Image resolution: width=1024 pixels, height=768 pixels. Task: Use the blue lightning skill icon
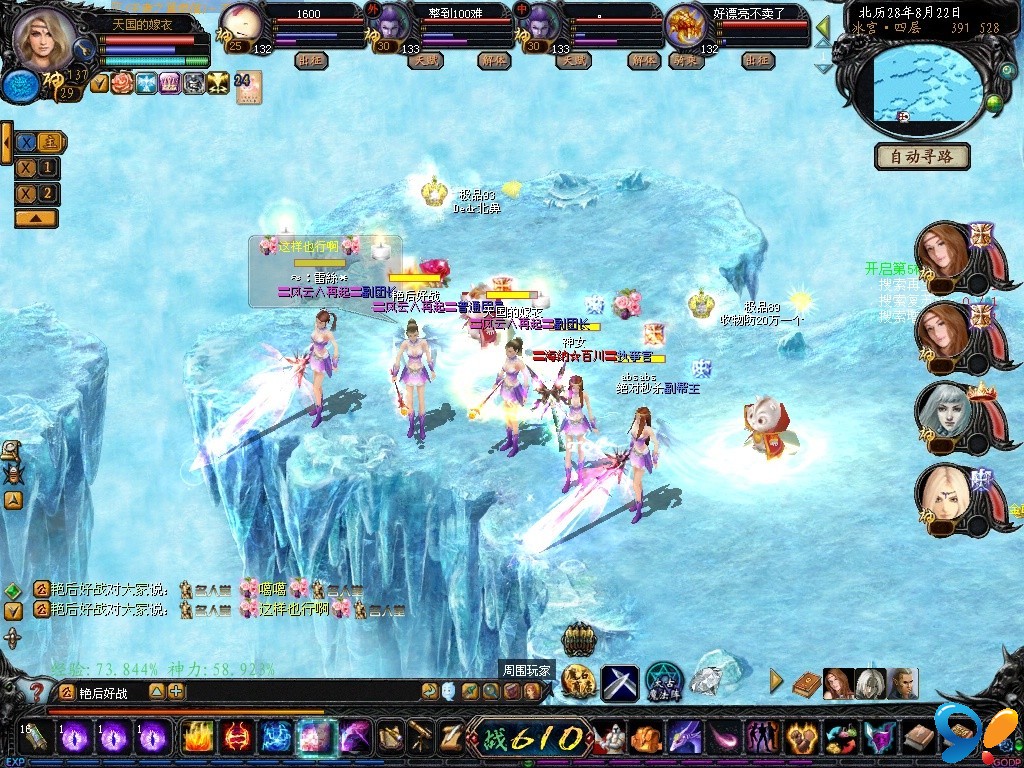coord(276,738)
